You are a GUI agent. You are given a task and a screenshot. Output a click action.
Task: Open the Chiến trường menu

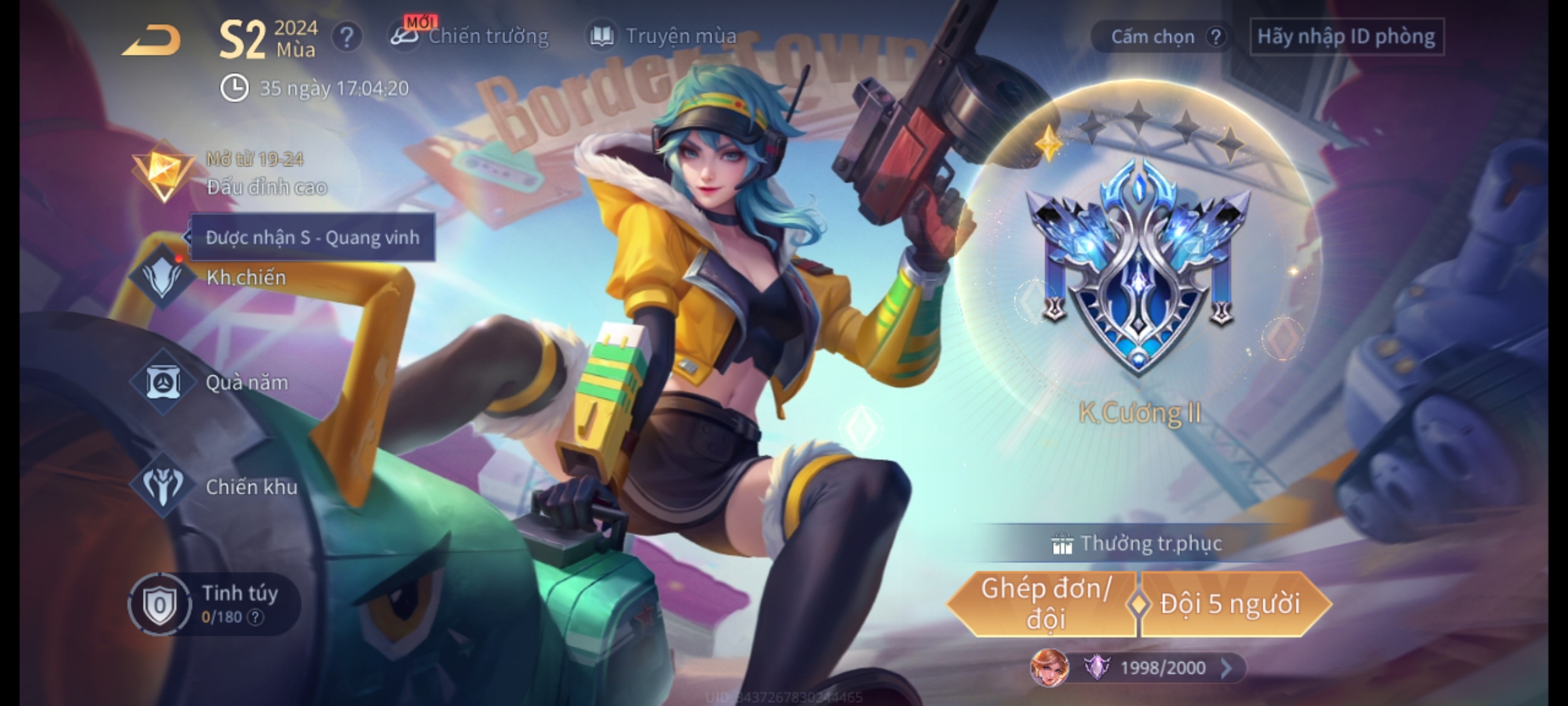[x=470, y=37]
